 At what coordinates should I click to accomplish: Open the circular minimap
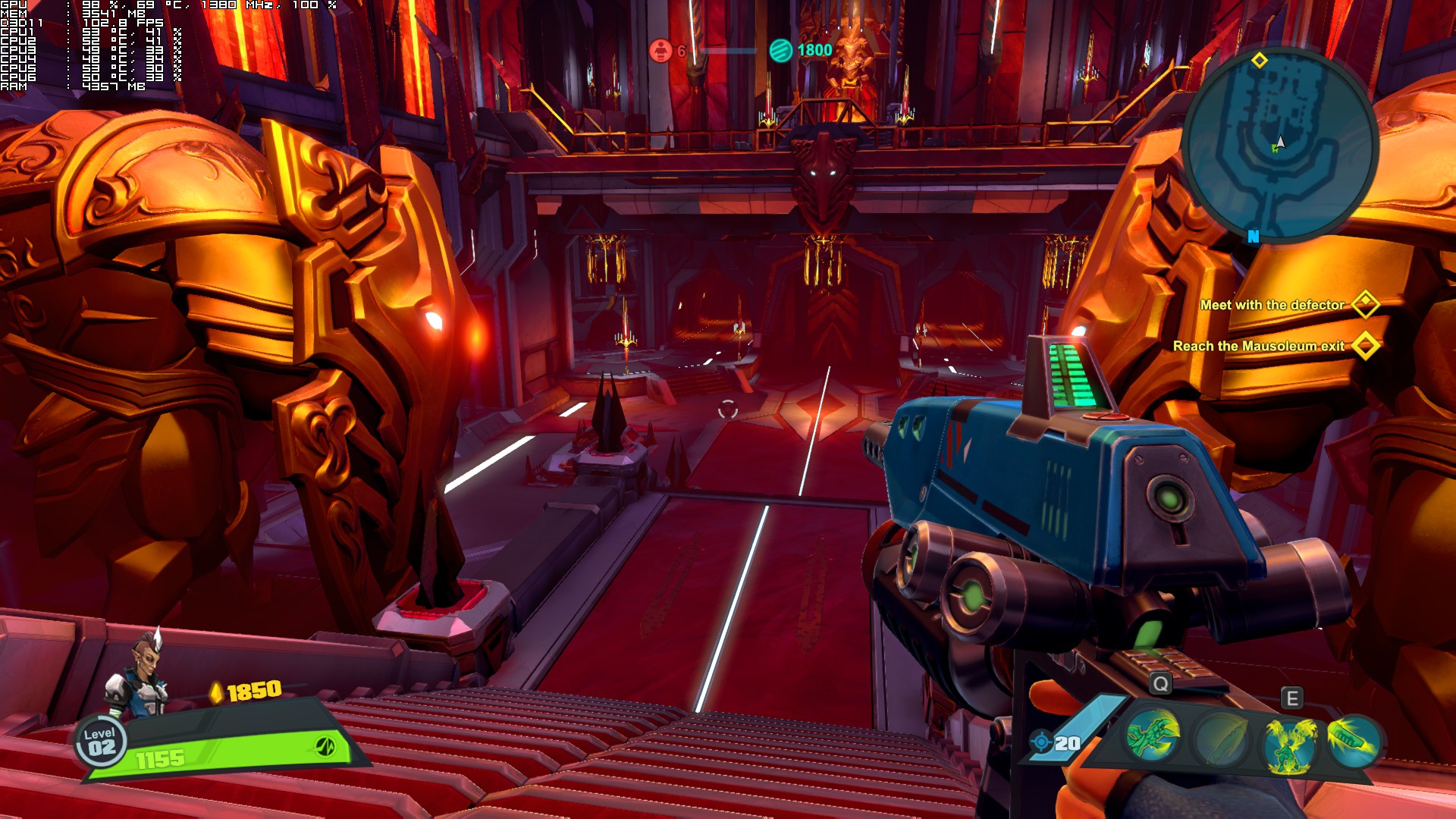pyautogui.click(x=1279, y=145)
